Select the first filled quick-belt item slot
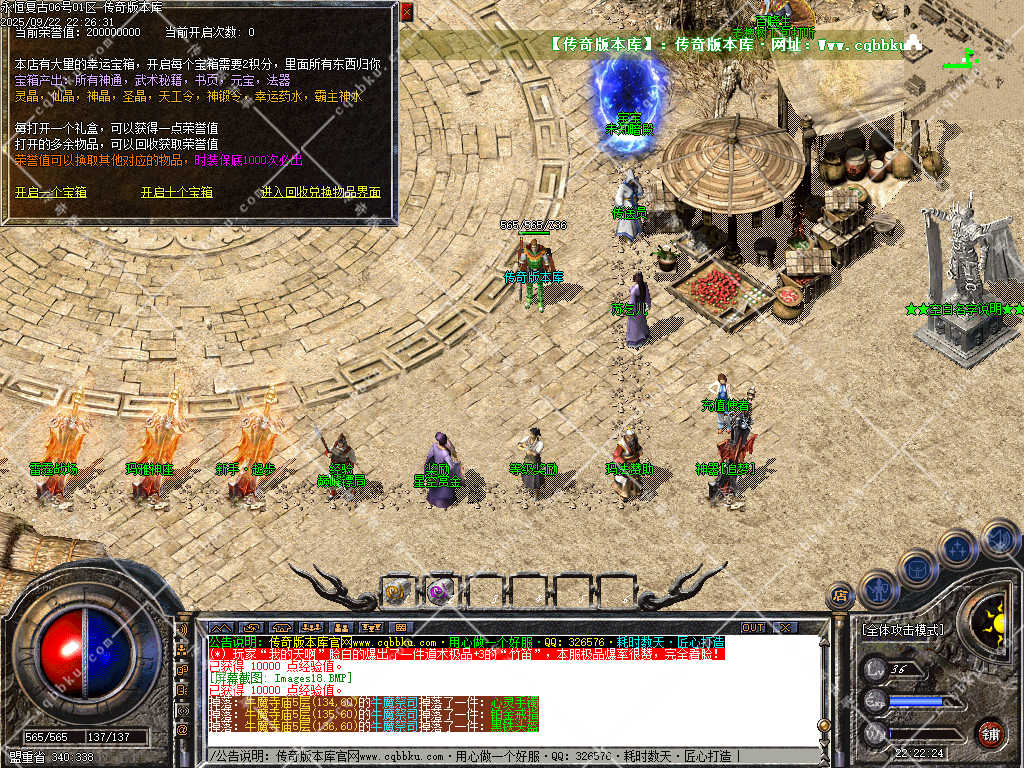Screen dimensions: 1024x768 [x=397, y=591]
